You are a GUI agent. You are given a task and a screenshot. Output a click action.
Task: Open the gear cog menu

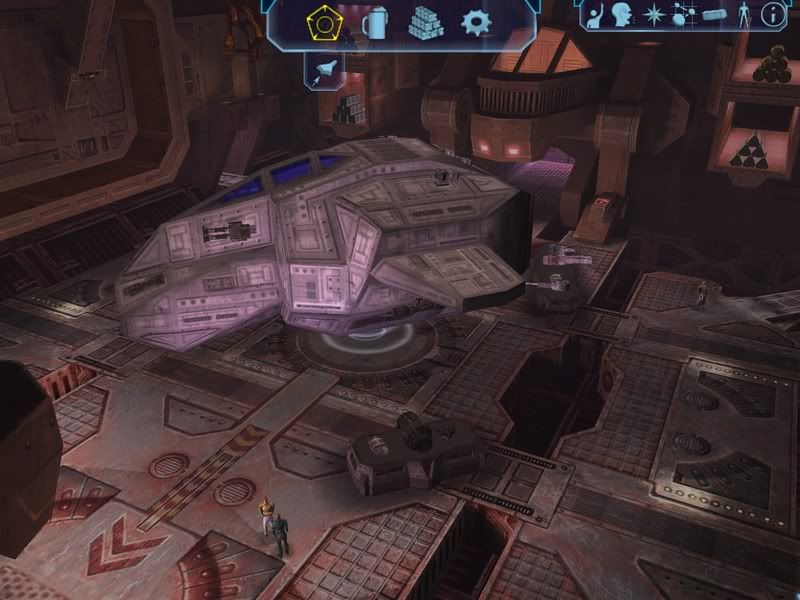coord(474,23)
